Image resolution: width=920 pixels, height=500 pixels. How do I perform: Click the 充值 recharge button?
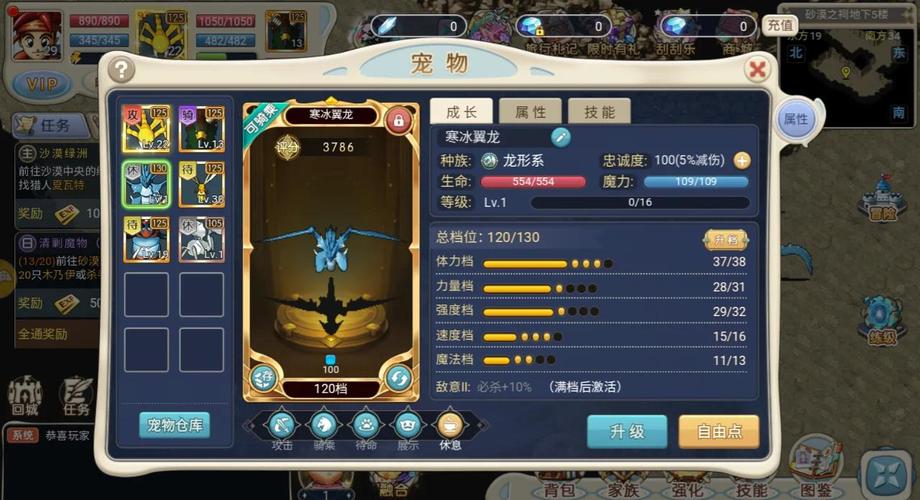click(x=780, y=25)
